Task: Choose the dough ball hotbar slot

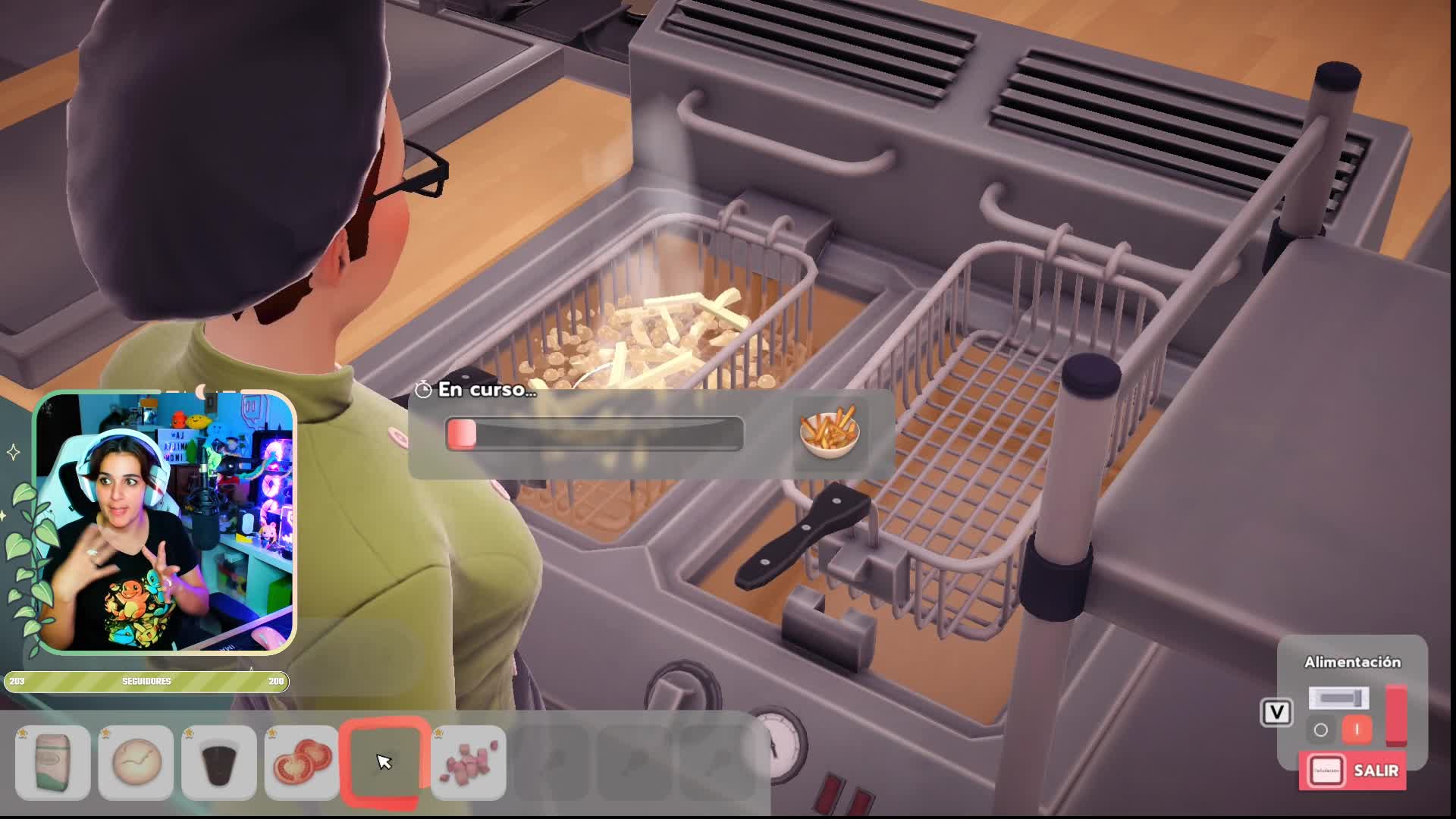Action: pos(136,761)
